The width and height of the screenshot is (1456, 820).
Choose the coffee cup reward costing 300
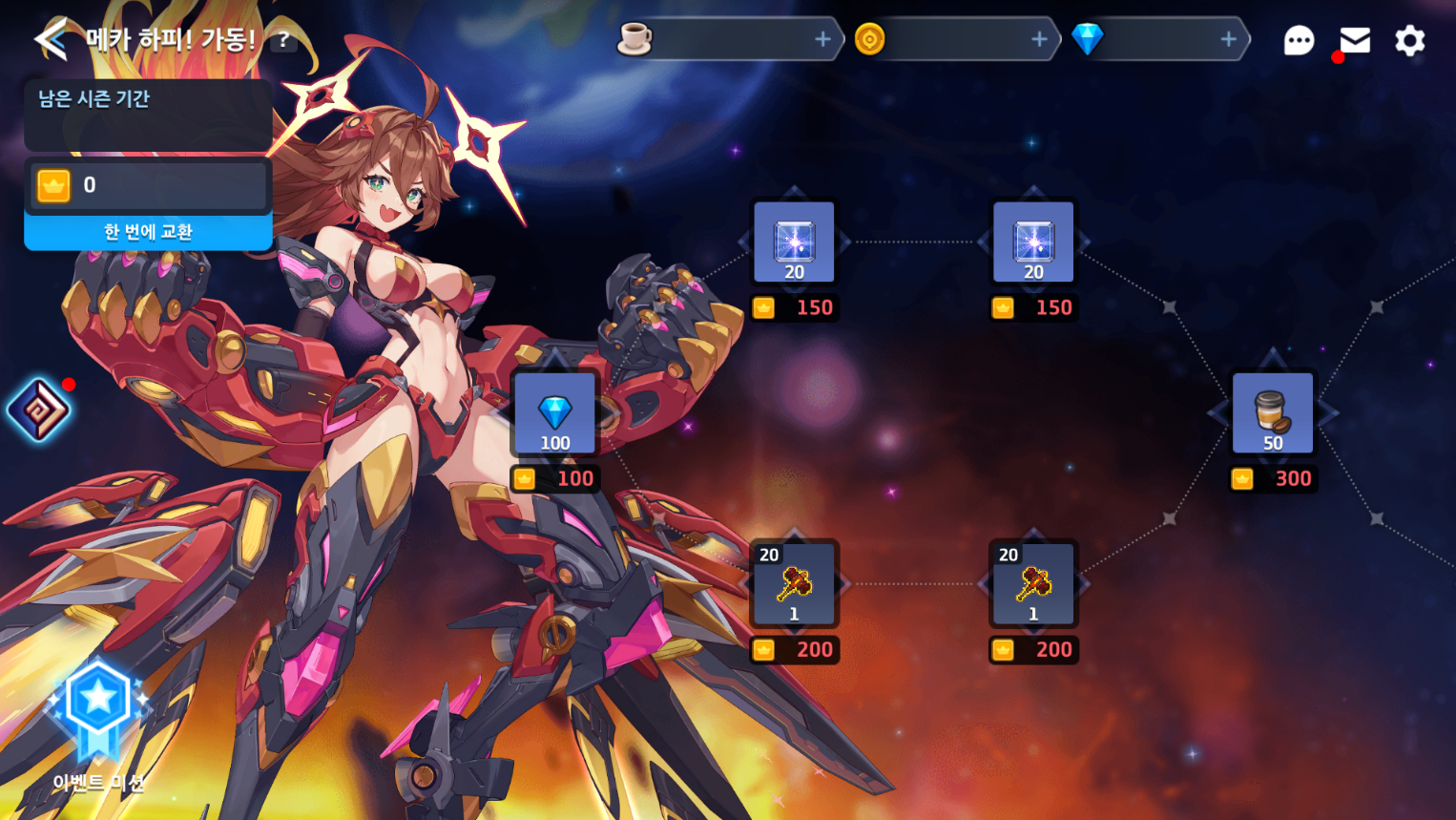pos(1273,413)
